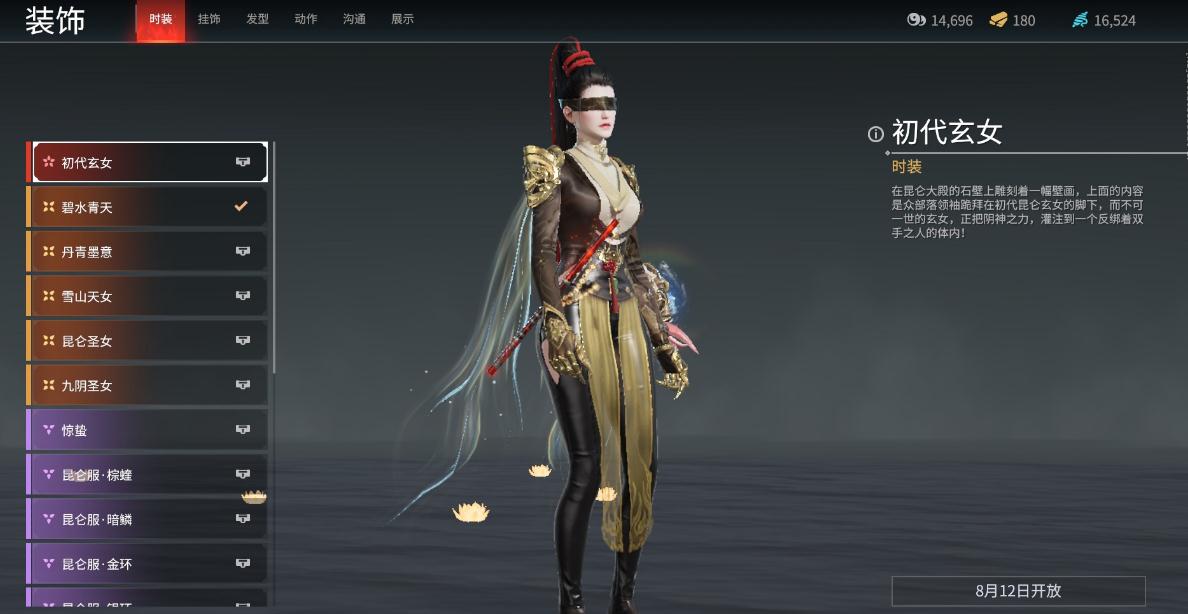1188x614 pixels.
Task: Choose the 碧水青天 outfit
Action: click(148, 207)
